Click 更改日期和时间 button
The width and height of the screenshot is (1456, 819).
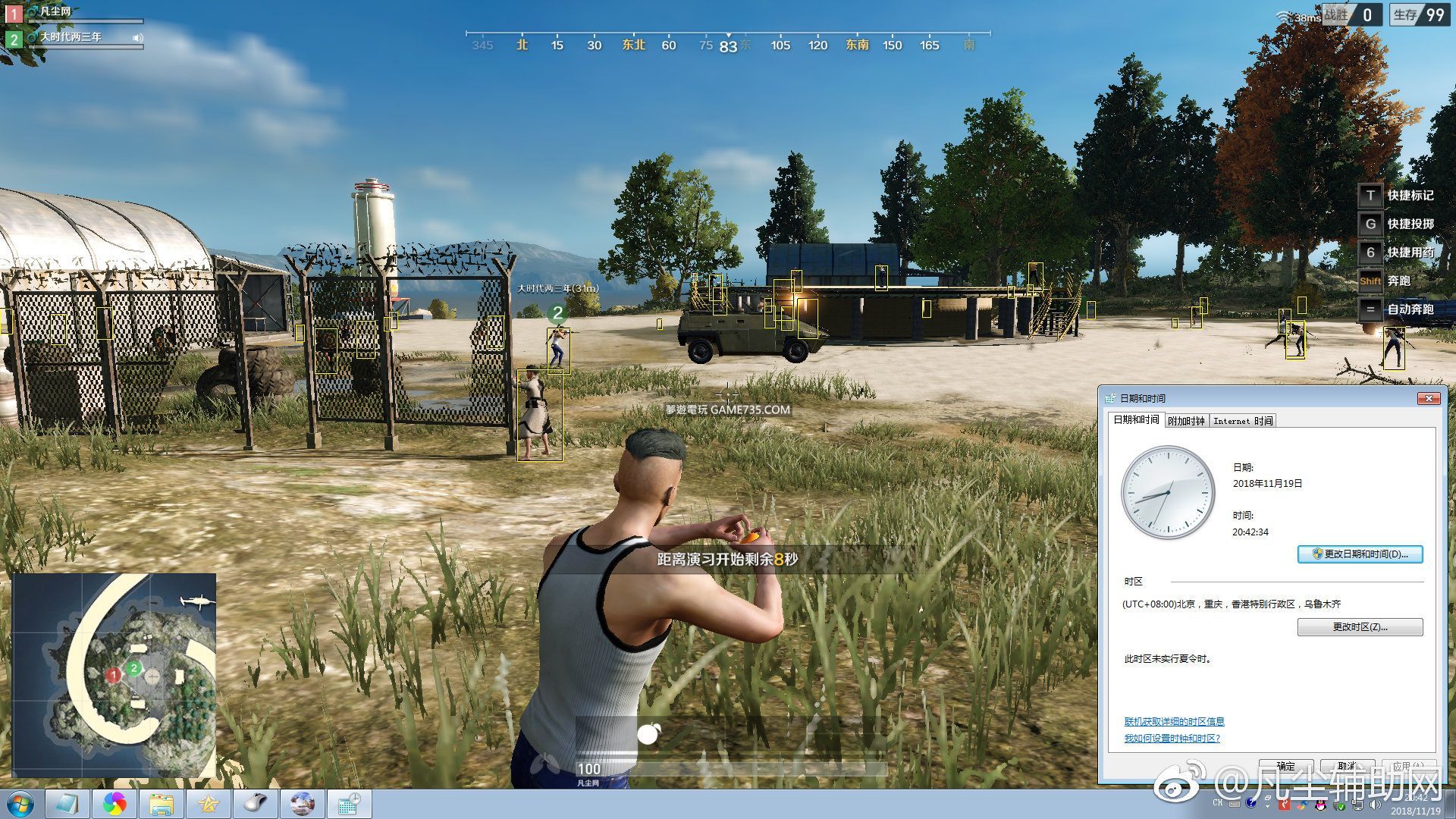click(x=1360, y=554)
